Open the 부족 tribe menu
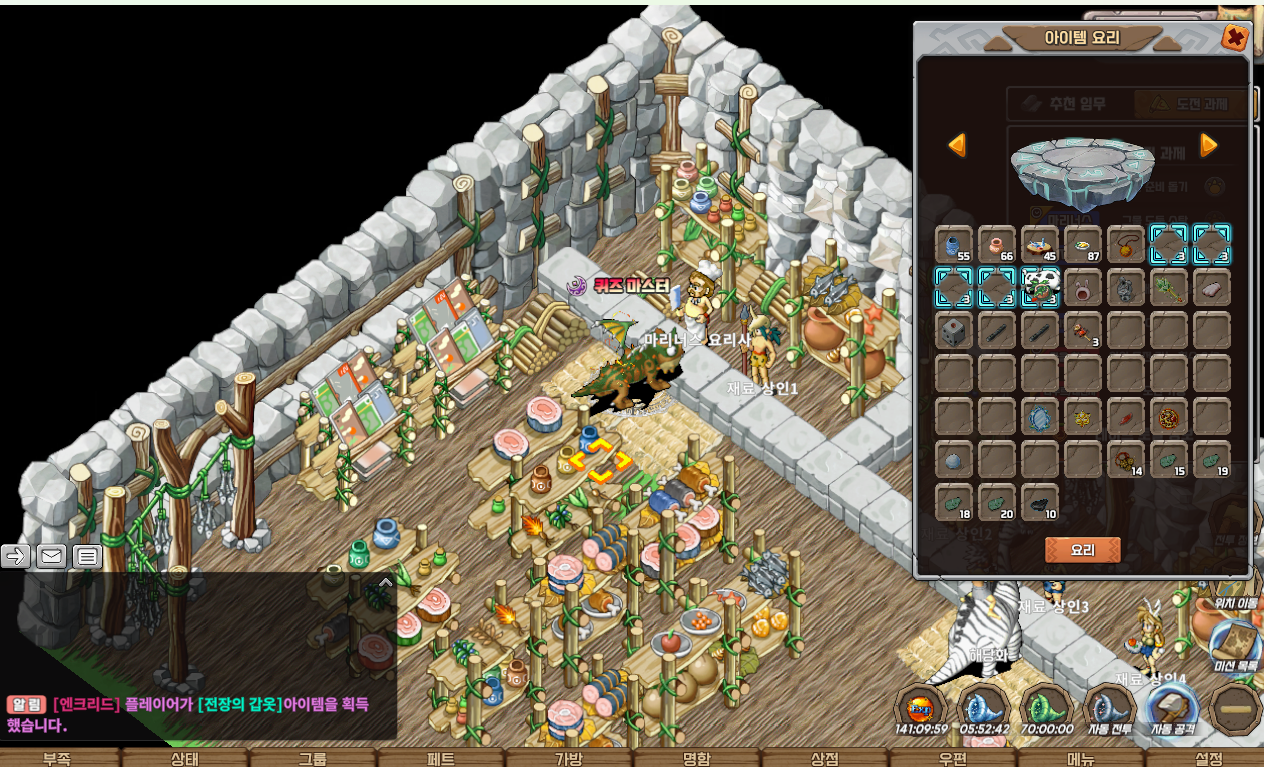 click(x=57, y=758)
